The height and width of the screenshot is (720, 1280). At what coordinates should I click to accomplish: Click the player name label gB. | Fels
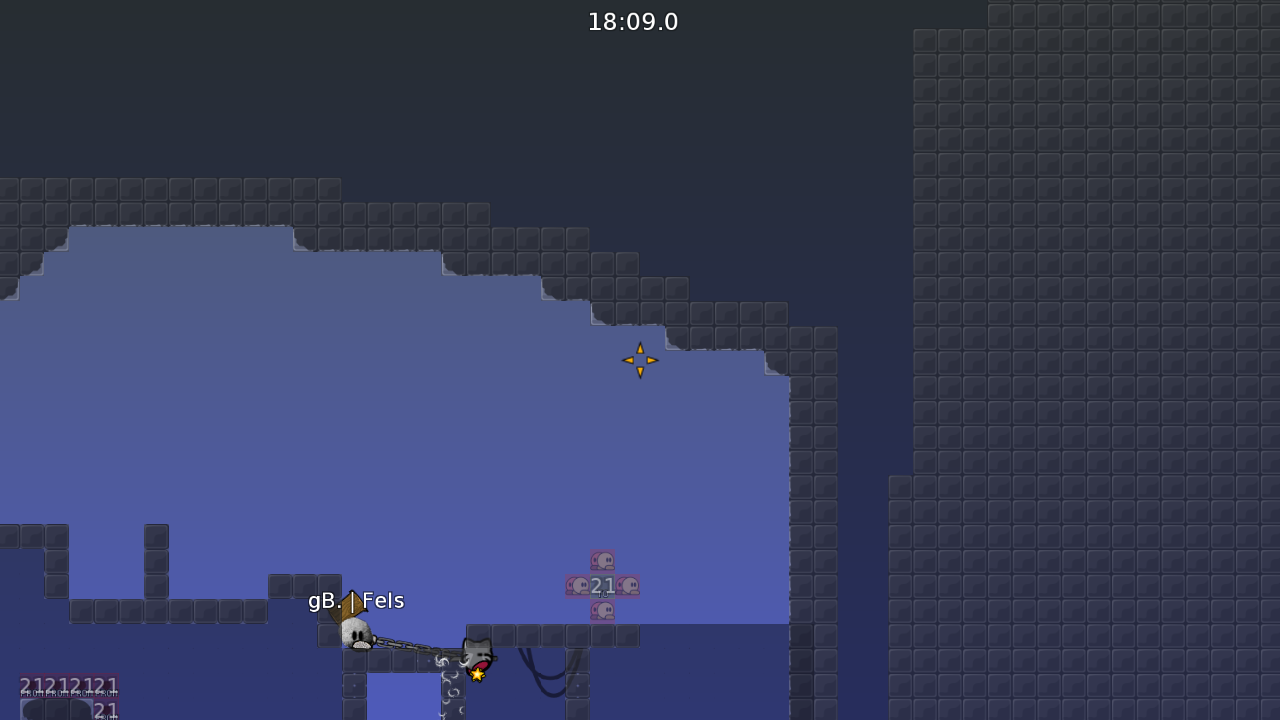point(356,601)
